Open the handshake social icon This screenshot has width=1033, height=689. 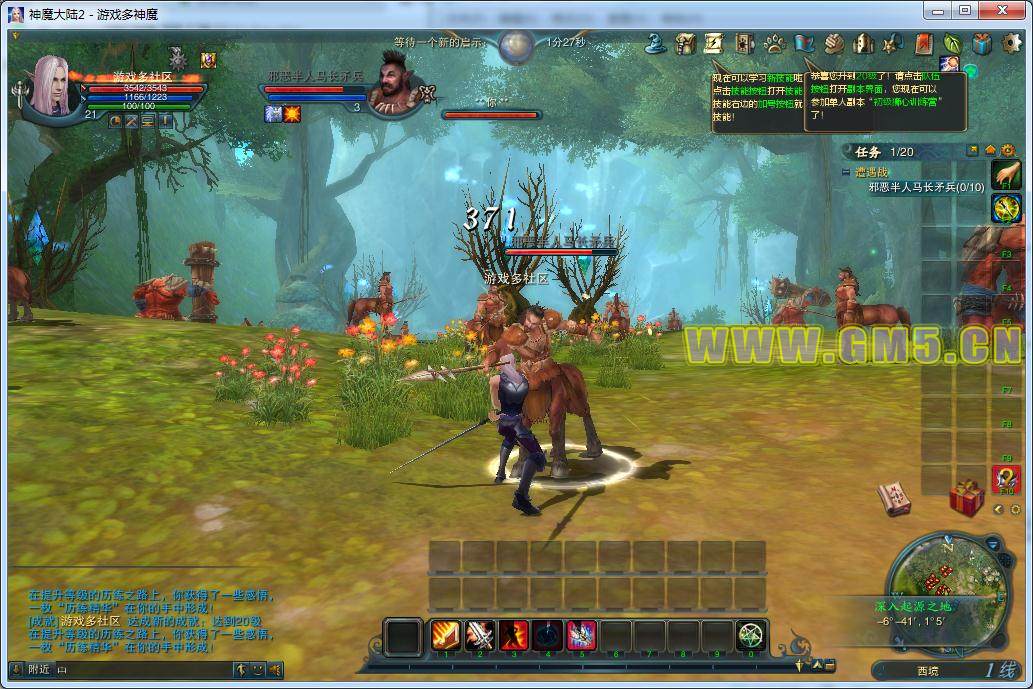pos(834,44)
